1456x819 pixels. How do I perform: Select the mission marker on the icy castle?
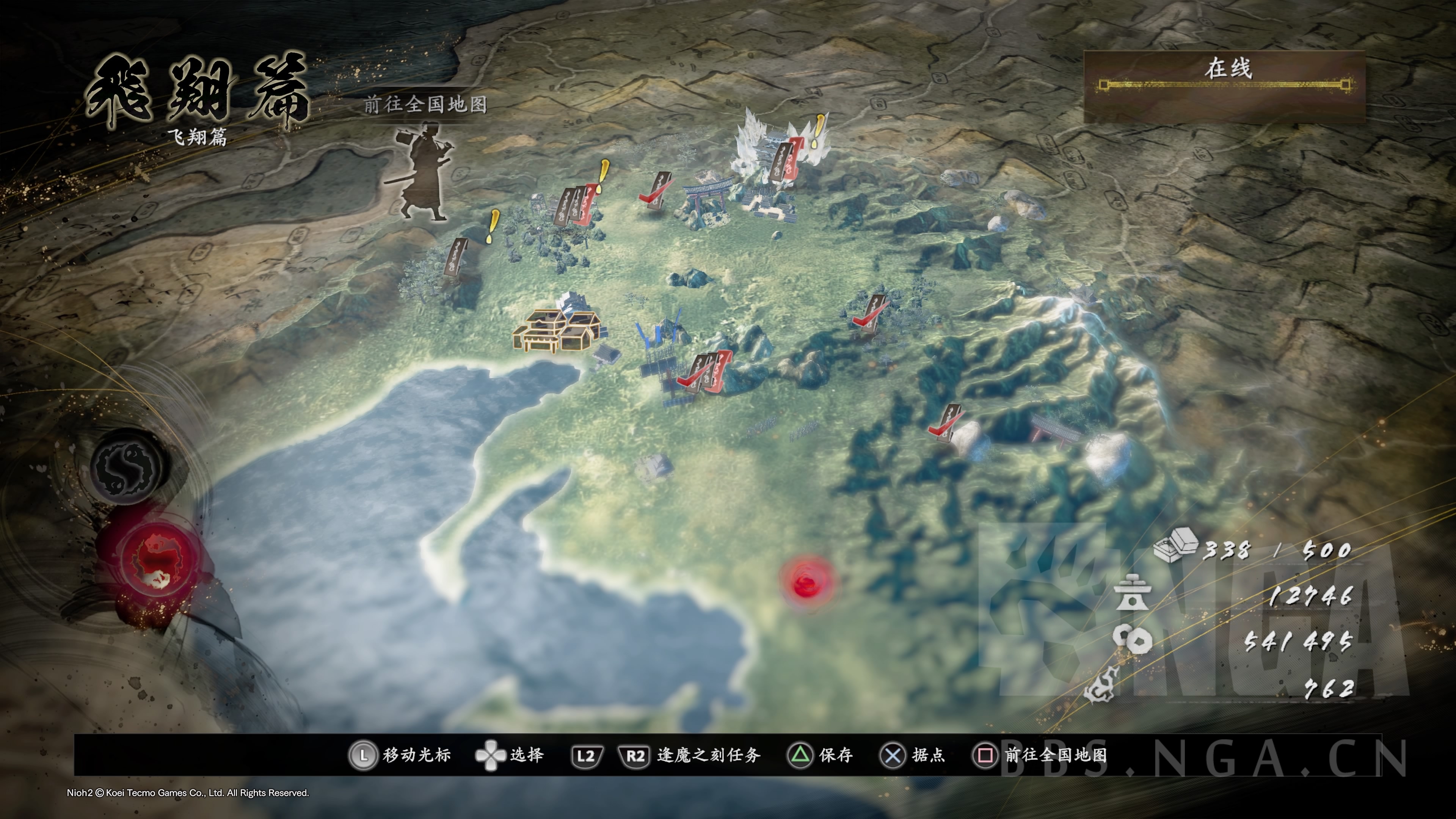784,160
